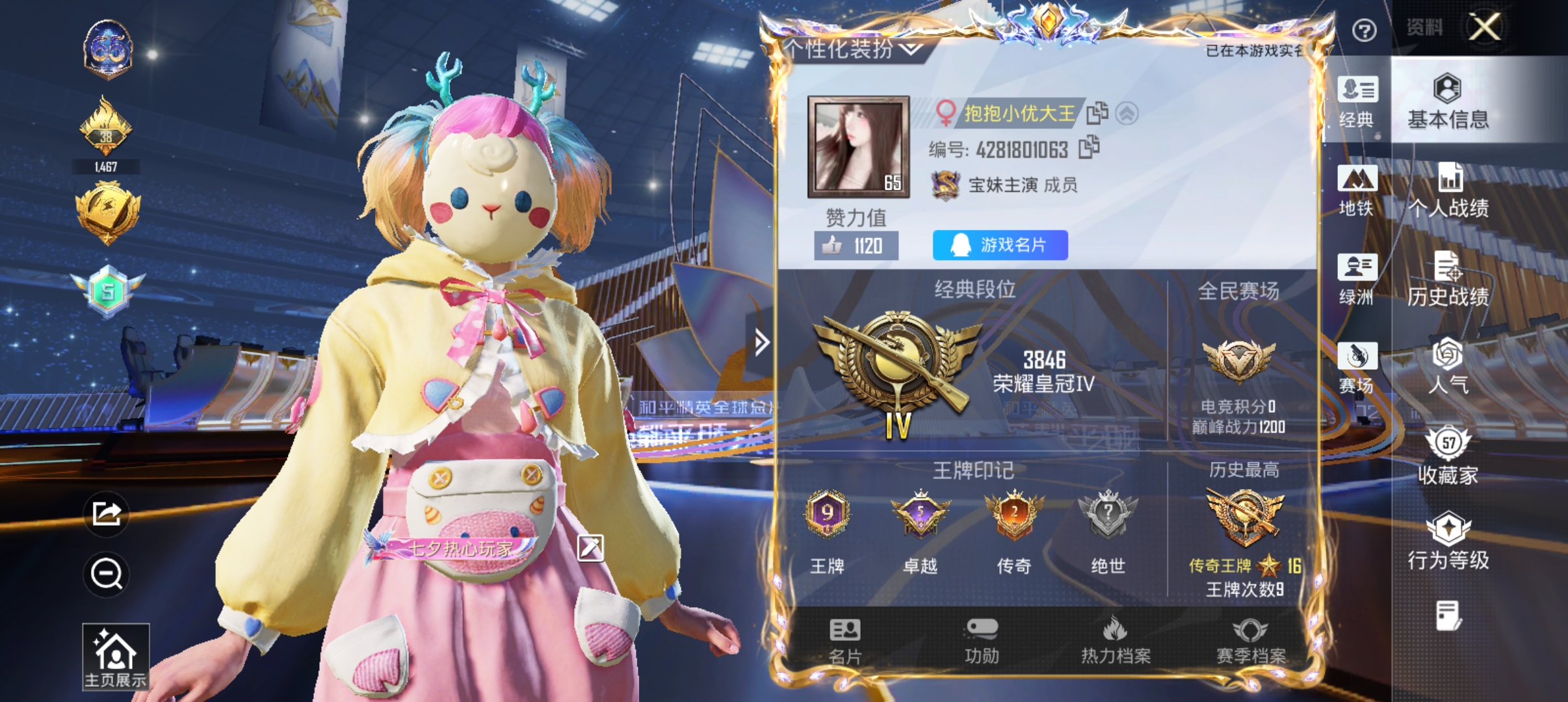
Task: Open the 热力档案 hot archive
Action: [x=1116, y=640]
